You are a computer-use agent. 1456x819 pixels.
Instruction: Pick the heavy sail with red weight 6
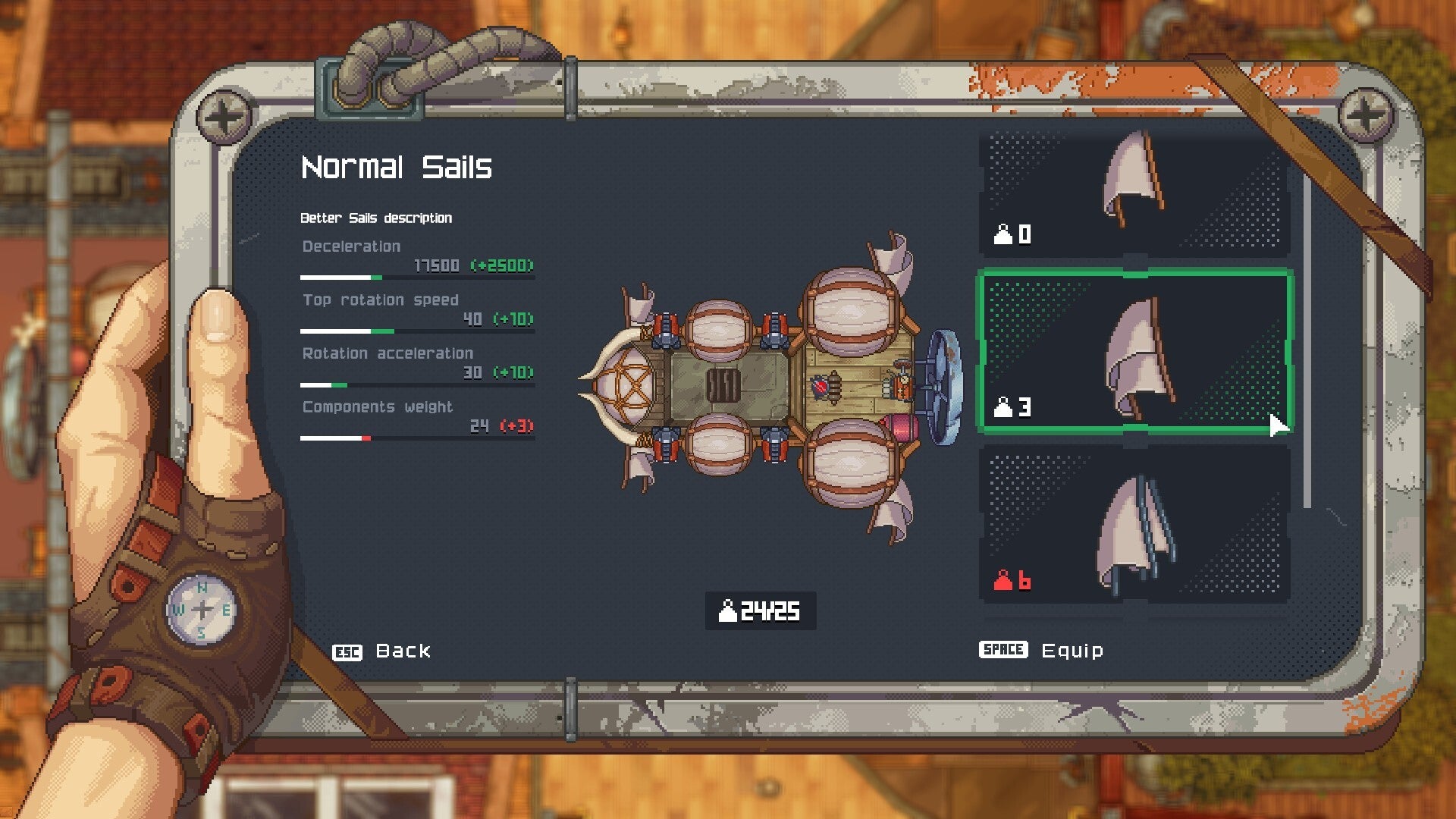[1134, 525]
